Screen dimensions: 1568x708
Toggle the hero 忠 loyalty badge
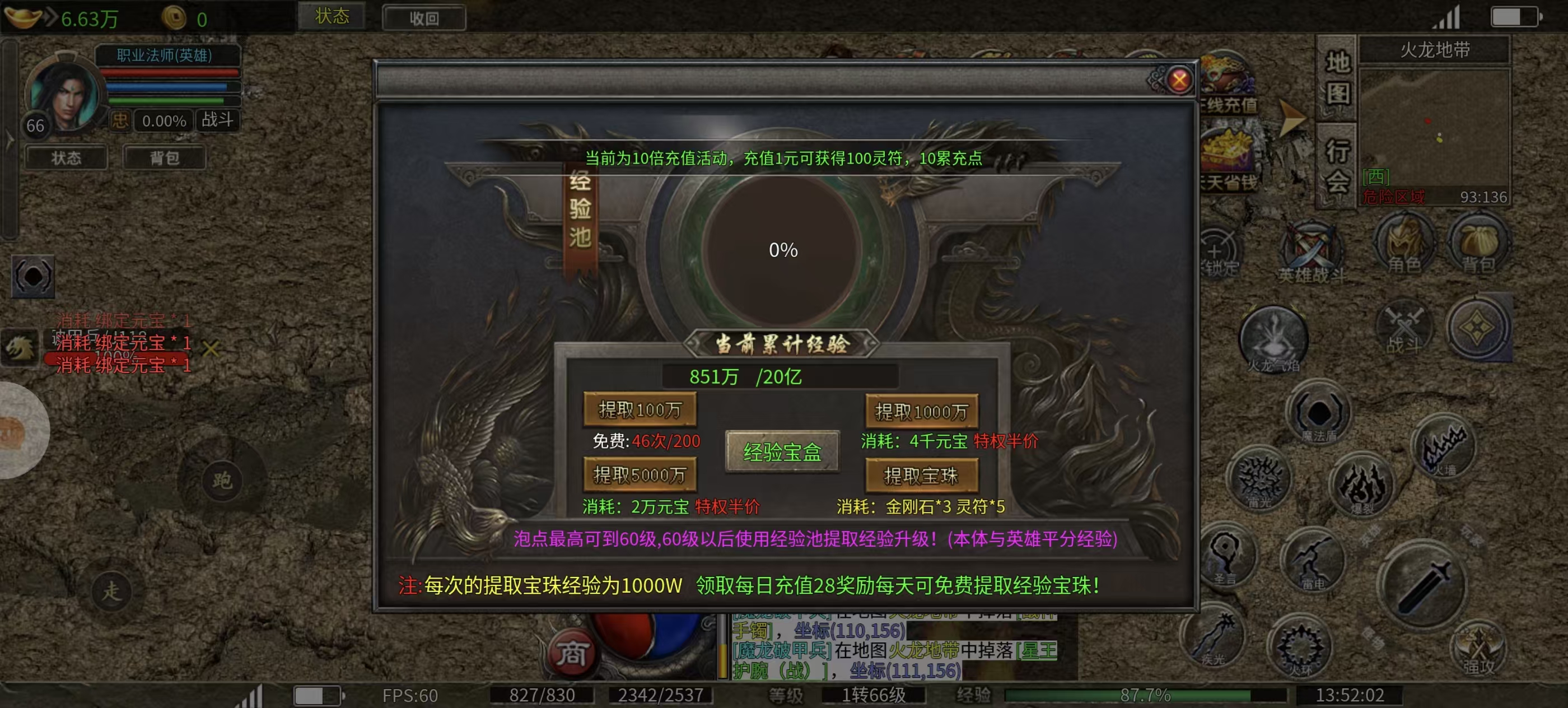point(121,120)
